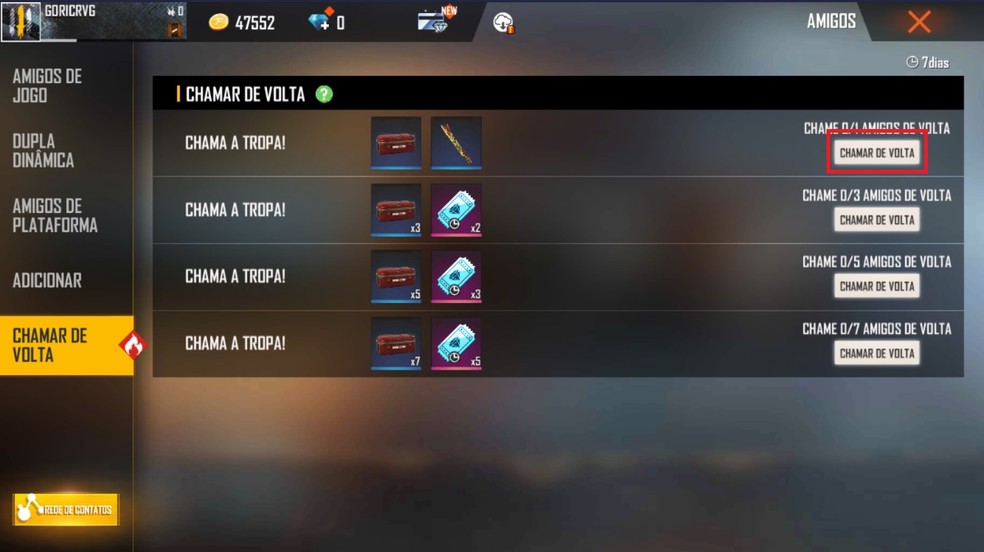Open the diamond top-up icon
The width and height of the screenshot is (984, 552).
(x=320, y=21)
